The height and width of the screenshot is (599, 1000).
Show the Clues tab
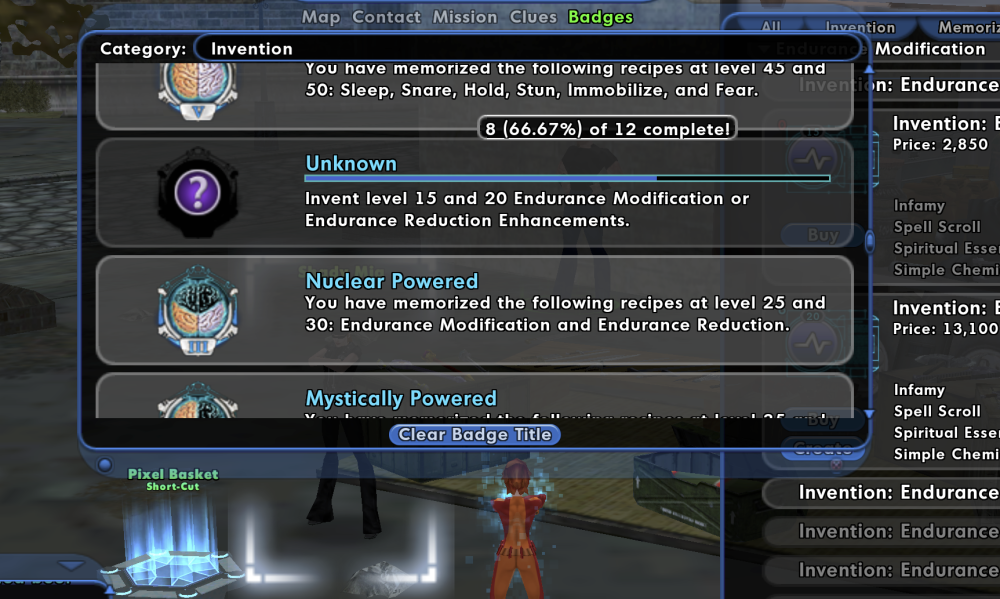click(533, 17)
